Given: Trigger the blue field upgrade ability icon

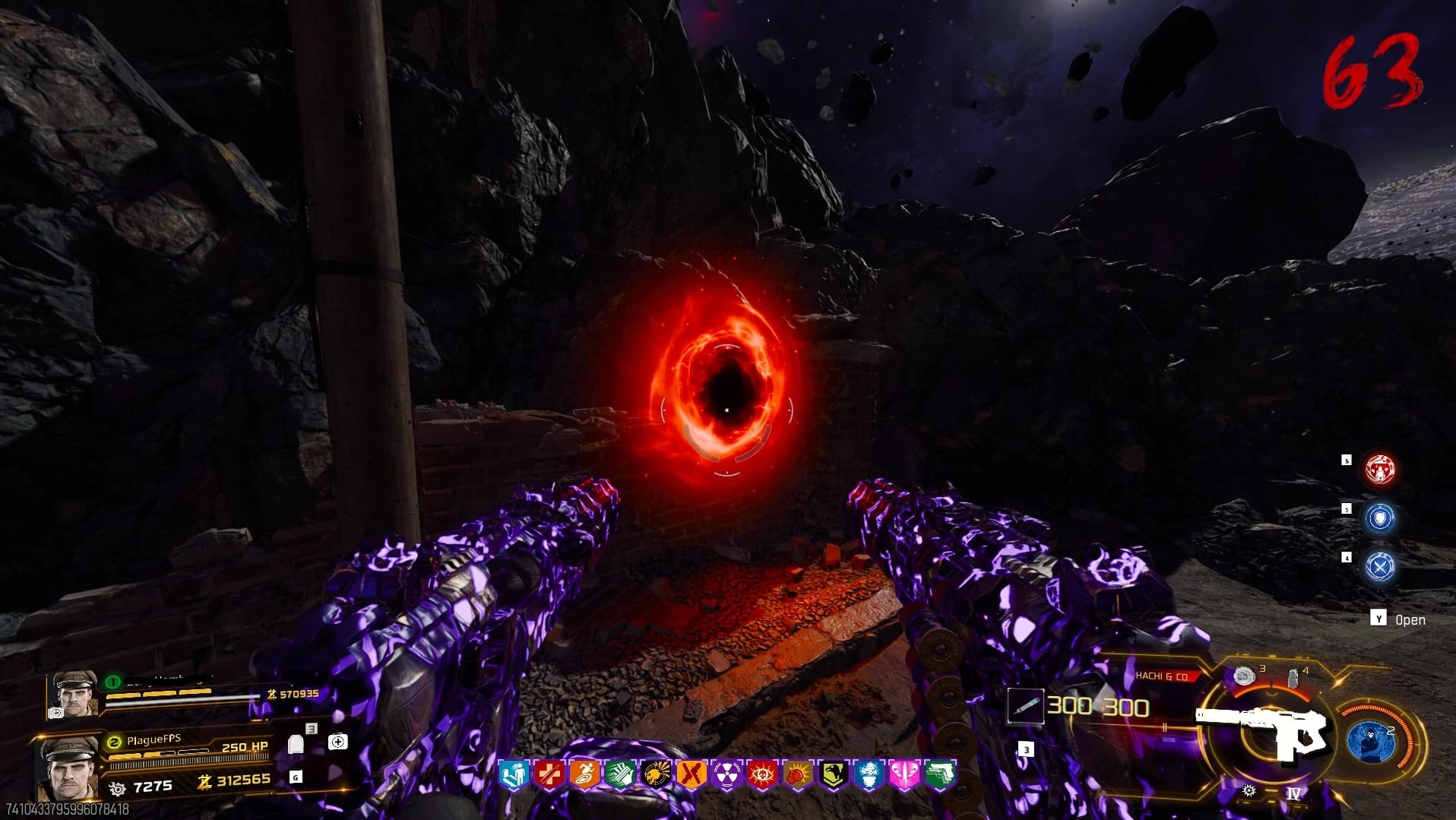Looking at the screenshot, I should point(1370,742).
